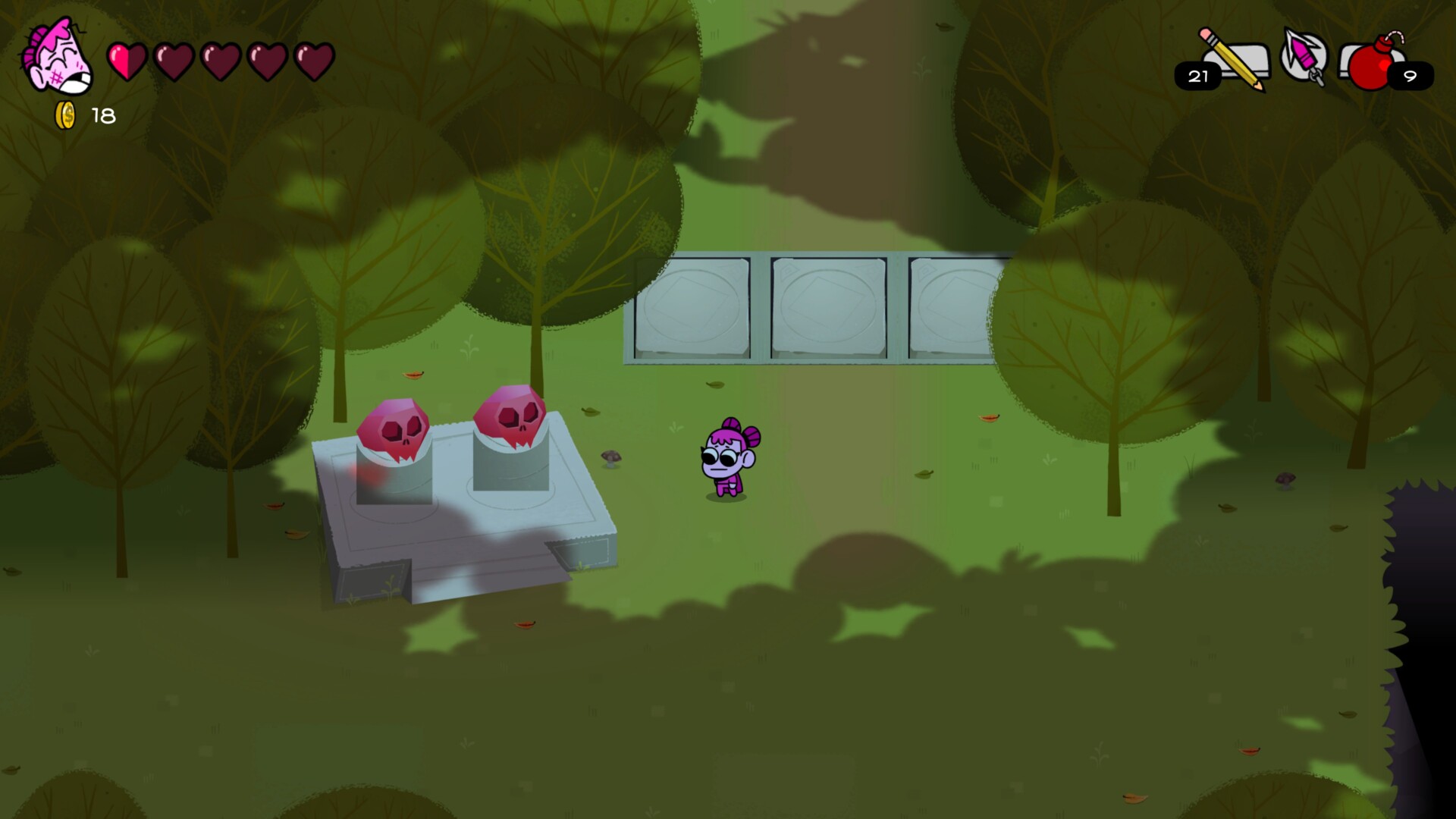The height and width of the screenshot is (819, 1456).
Task: Click the left pink skull on the altar
Action: click(x=394, y=425)
